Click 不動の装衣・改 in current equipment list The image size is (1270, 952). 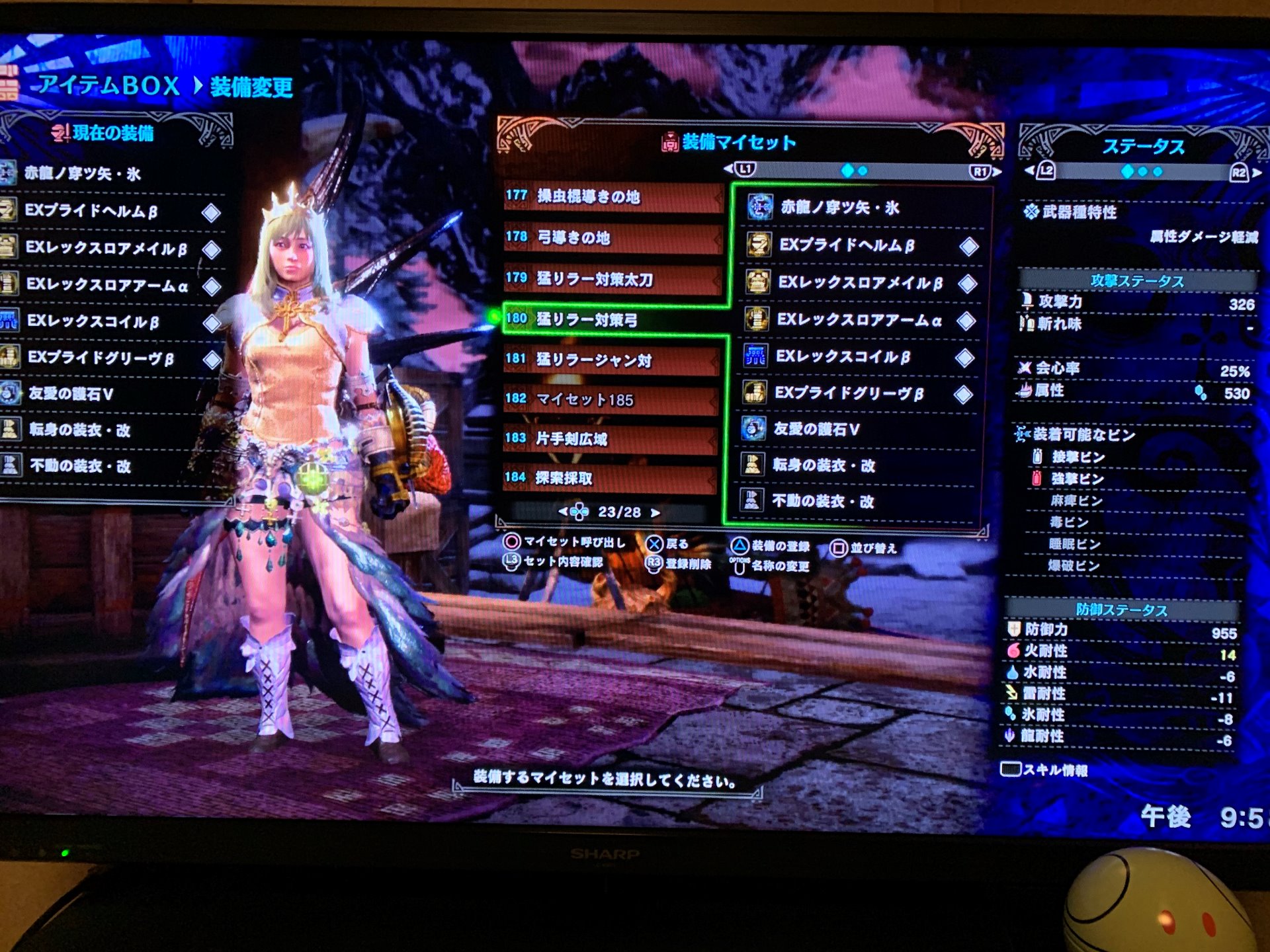79,466
